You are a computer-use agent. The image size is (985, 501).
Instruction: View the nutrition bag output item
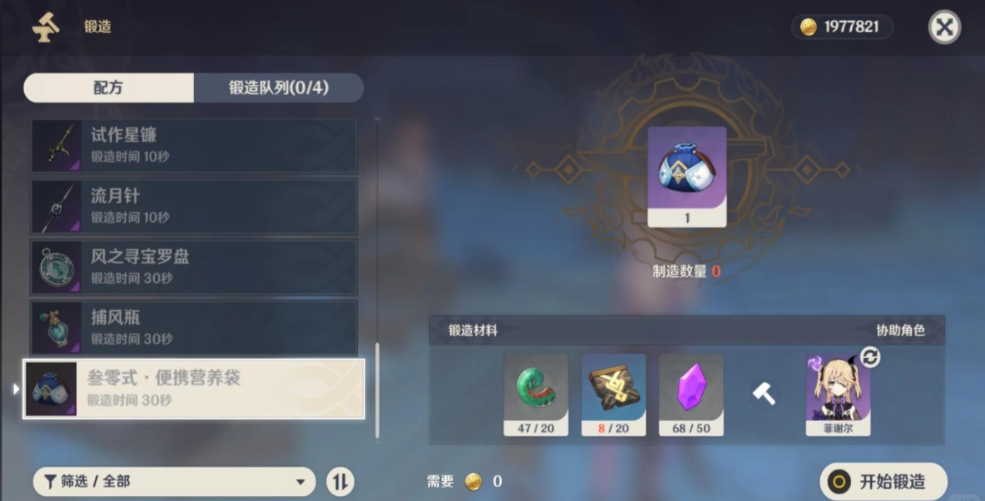[x=687, y=176]
